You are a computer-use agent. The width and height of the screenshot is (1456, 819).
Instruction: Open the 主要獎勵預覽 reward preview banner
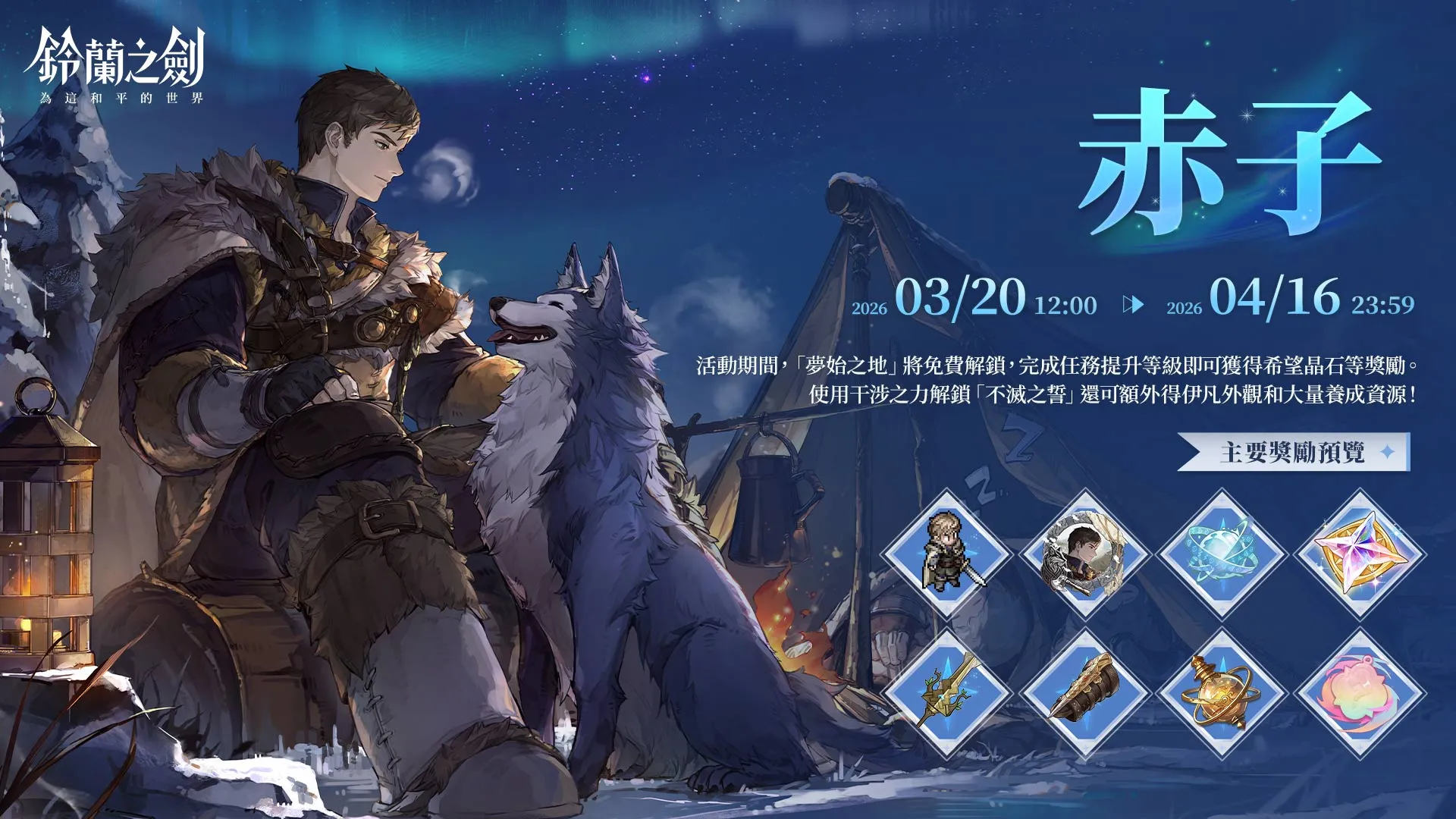[1294, 453]
